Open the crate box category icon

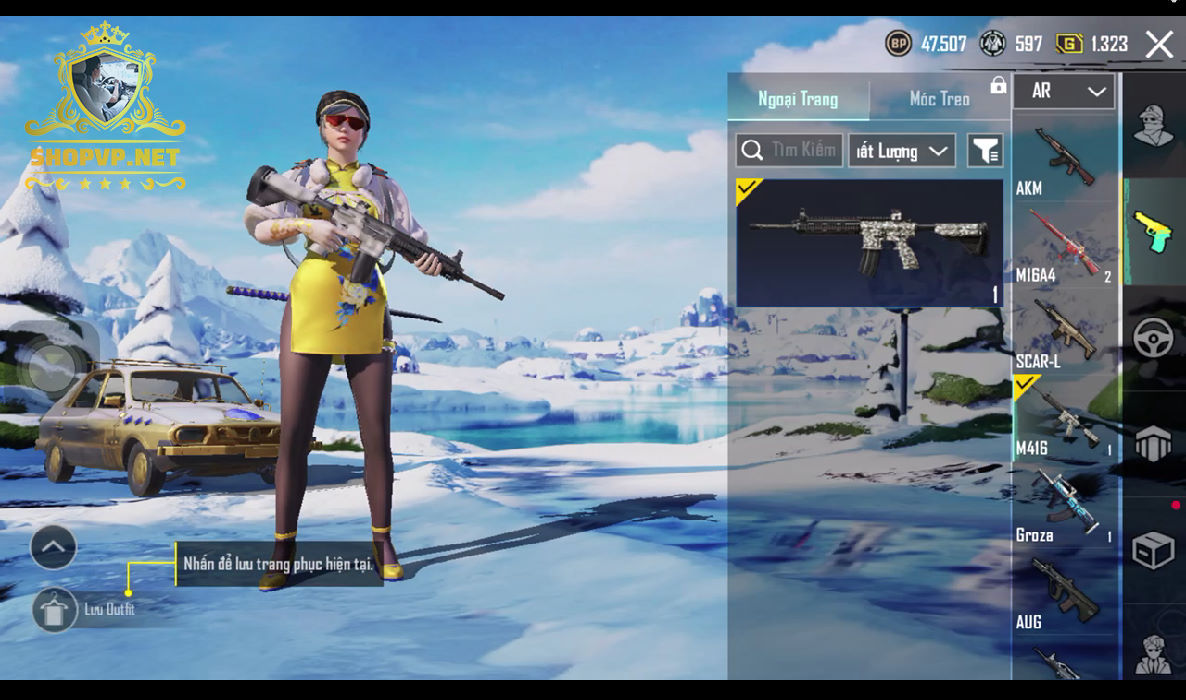[x=1153, y=550]
